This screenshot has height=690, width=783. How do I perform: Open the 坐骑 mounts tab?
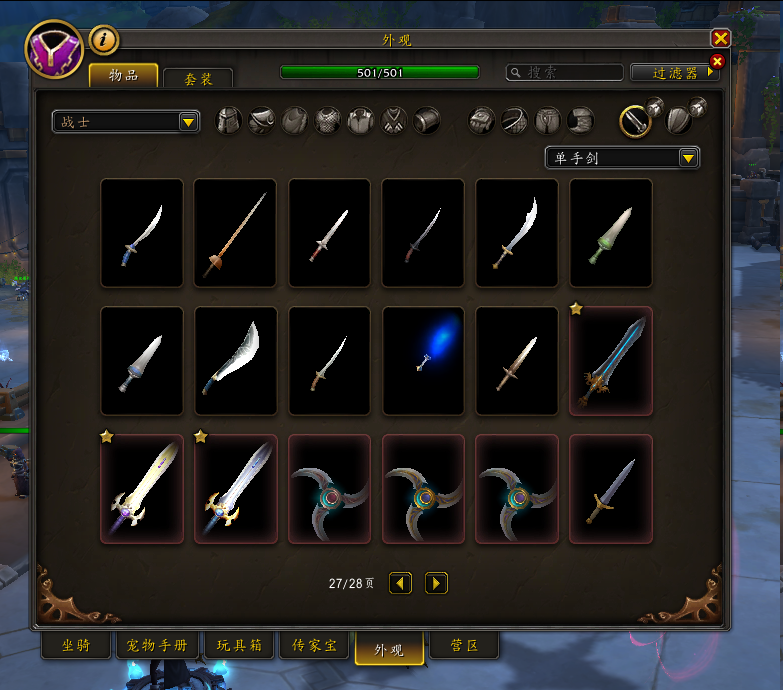coord(76,646)
